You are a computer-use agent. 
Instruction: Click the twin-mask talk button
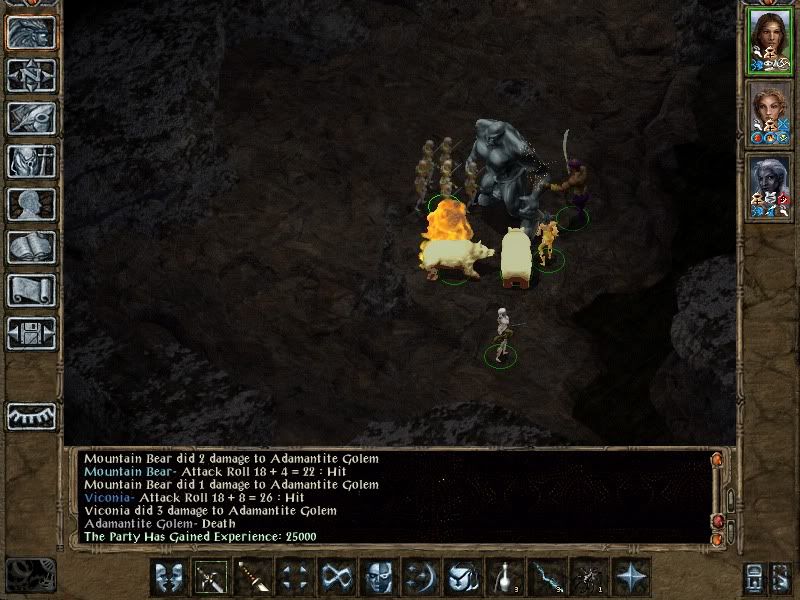(x=170, y=577)
